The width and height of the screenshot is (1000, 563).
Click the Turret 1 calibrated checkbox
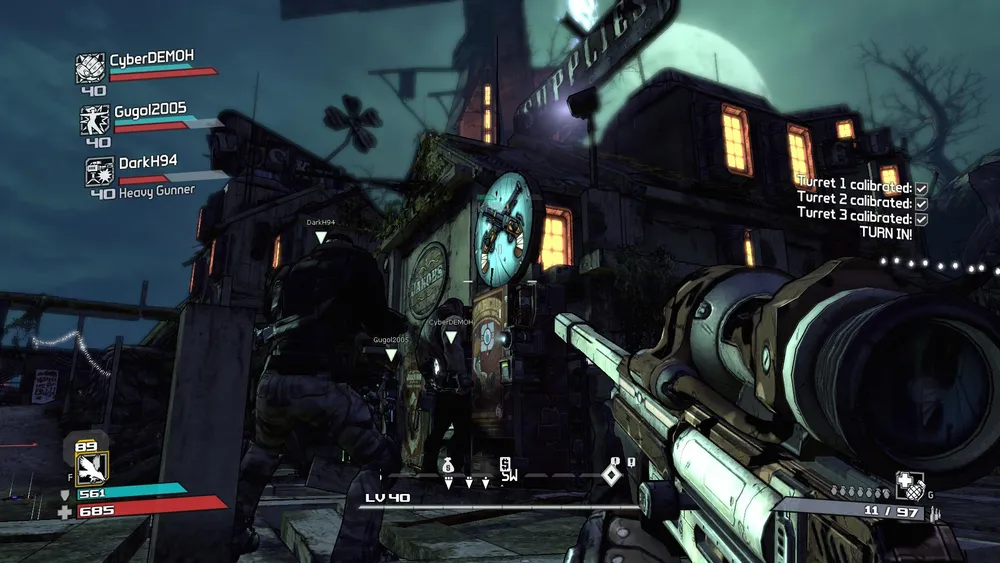(921, 188)
